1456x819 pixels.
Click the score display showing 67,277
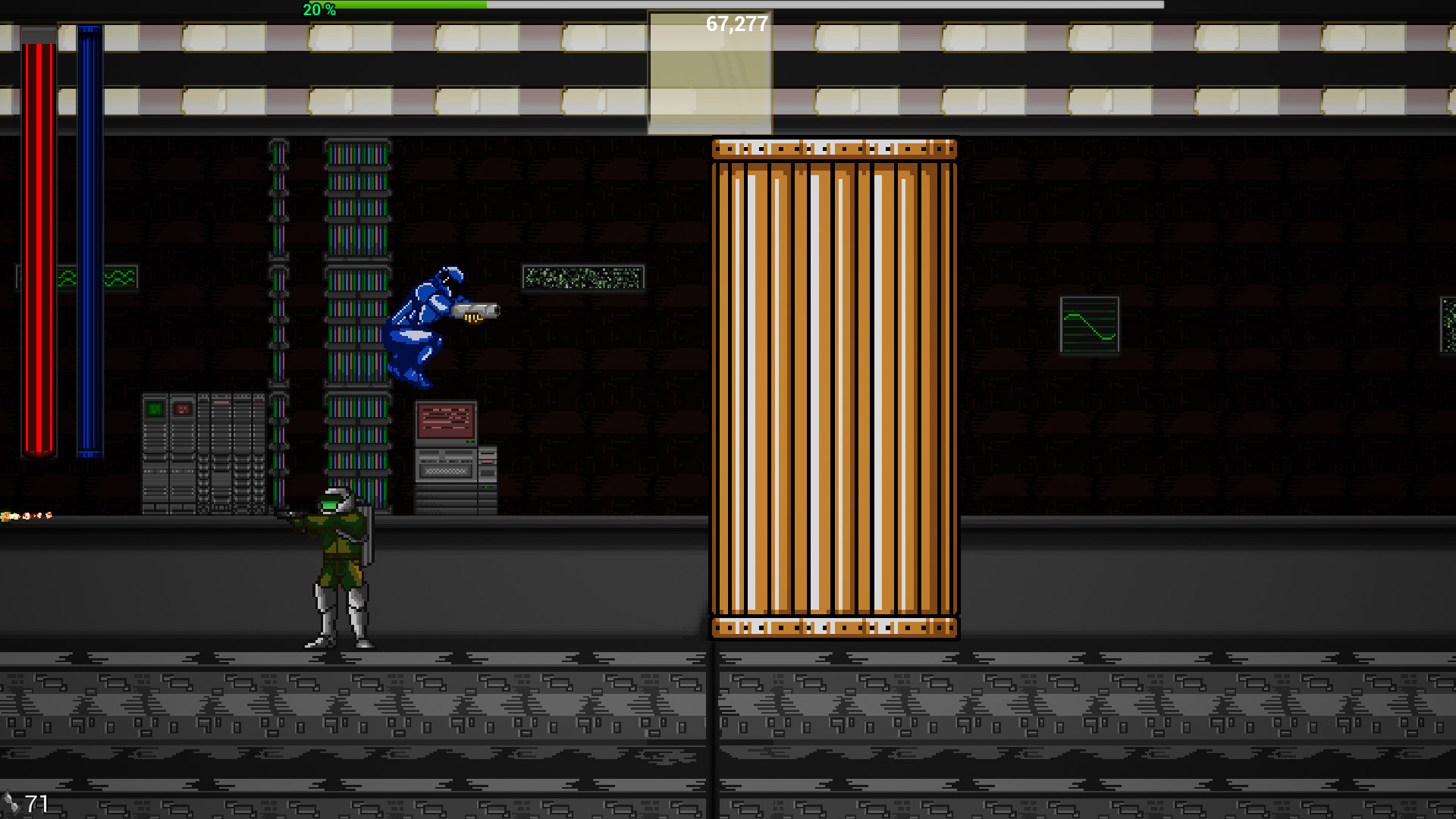(735, 24)
